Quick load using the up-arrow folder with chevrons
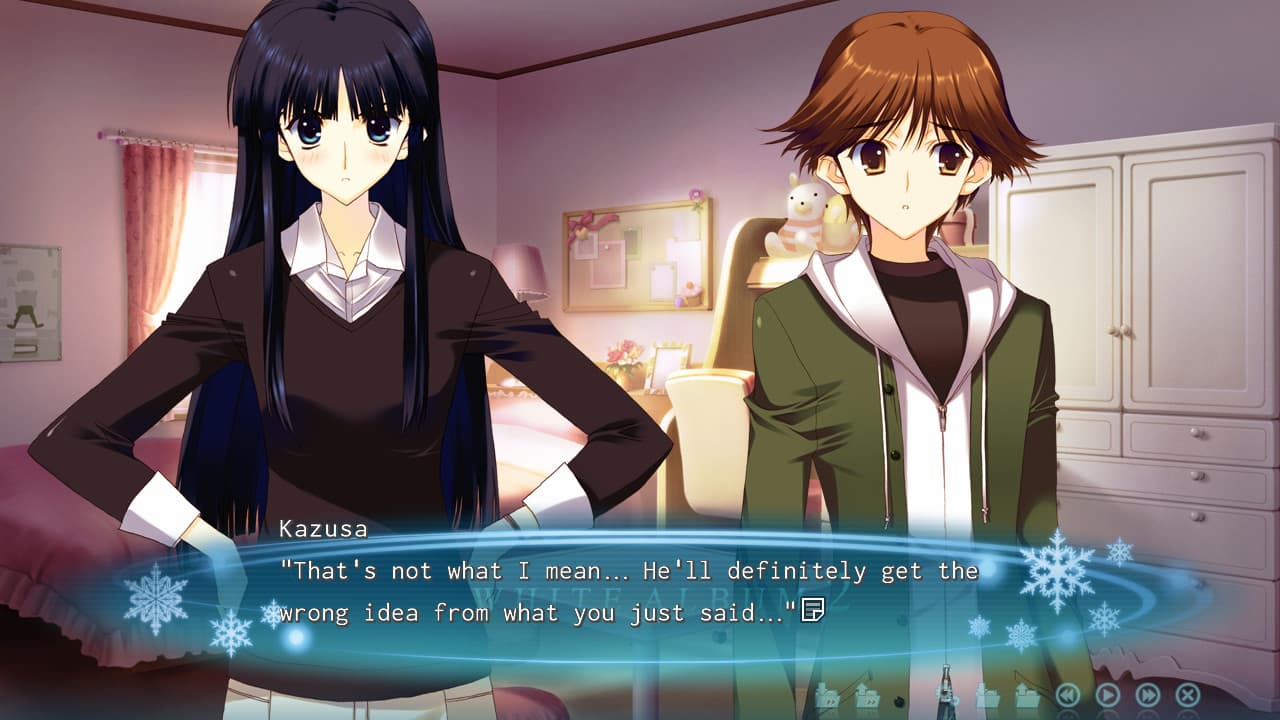The image size is (1280, 720). [866, 694]
